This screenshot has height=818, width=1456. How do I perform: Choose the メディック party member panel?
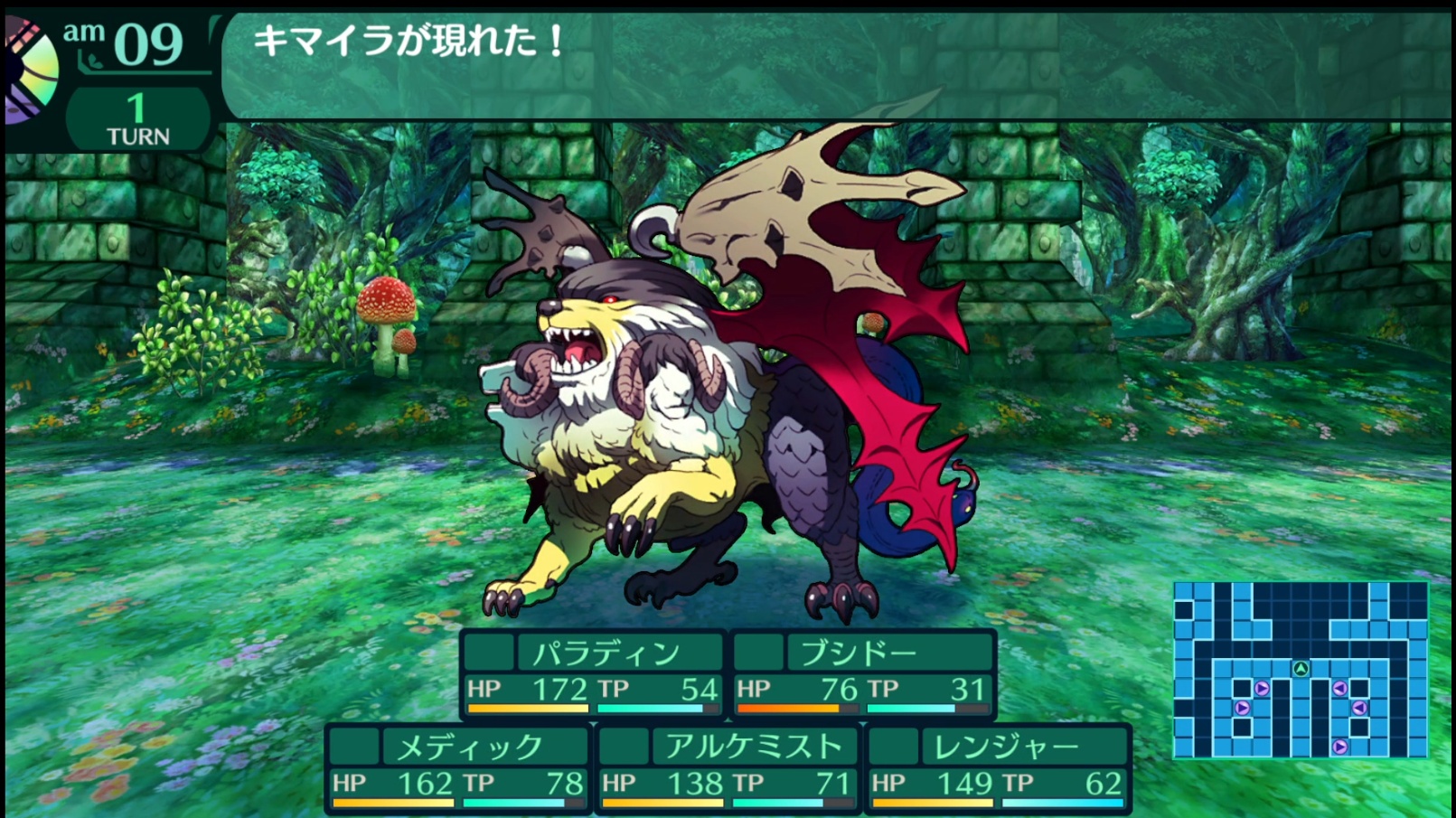click(x=457, y=768)
